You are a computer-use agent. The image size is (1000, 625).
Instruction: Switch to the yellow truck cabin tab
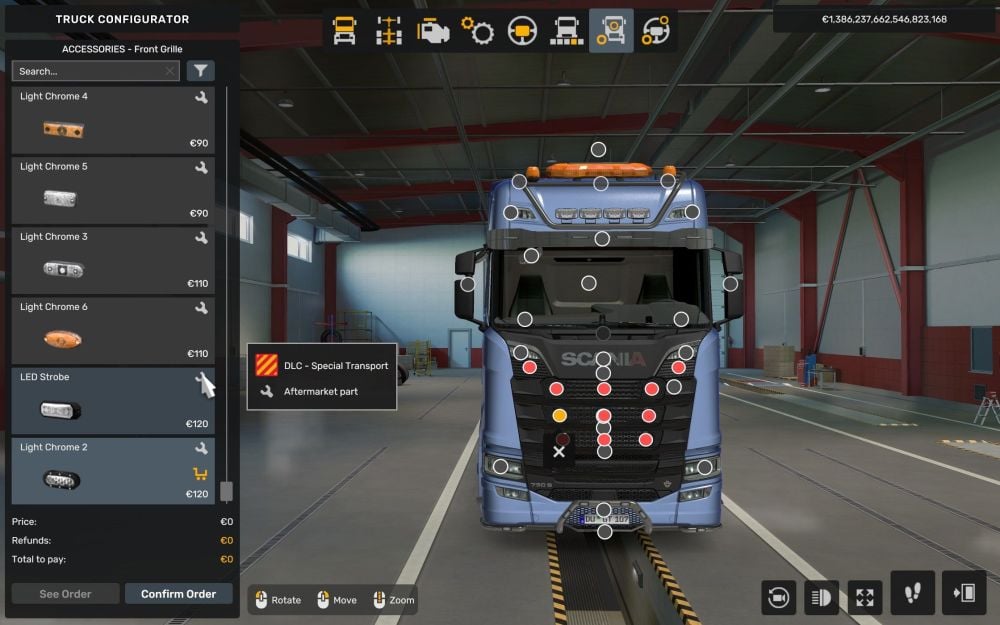[344, 31]
